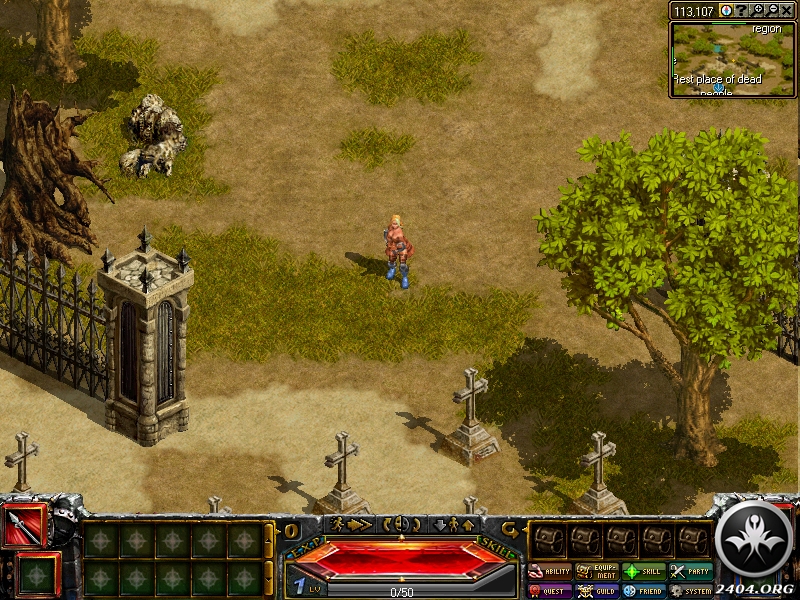The image size is (800, 600).
Task: Open the Guild window
Action: click(597, 591)
